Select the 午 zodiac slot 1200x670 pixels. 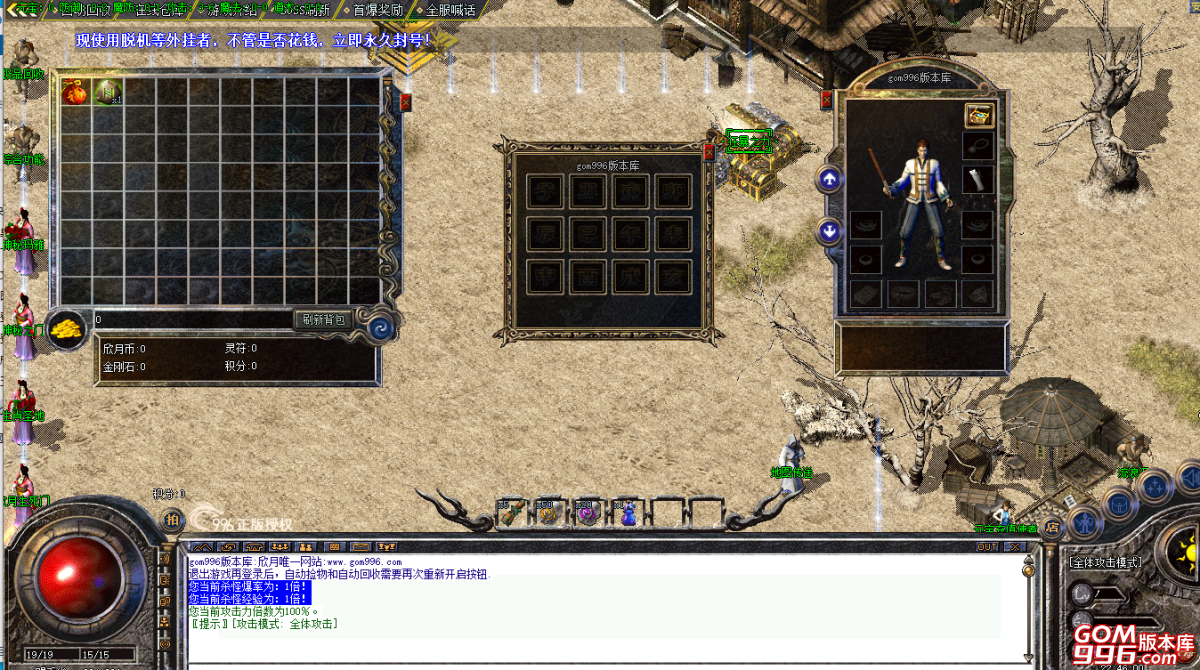coord(630,234)
